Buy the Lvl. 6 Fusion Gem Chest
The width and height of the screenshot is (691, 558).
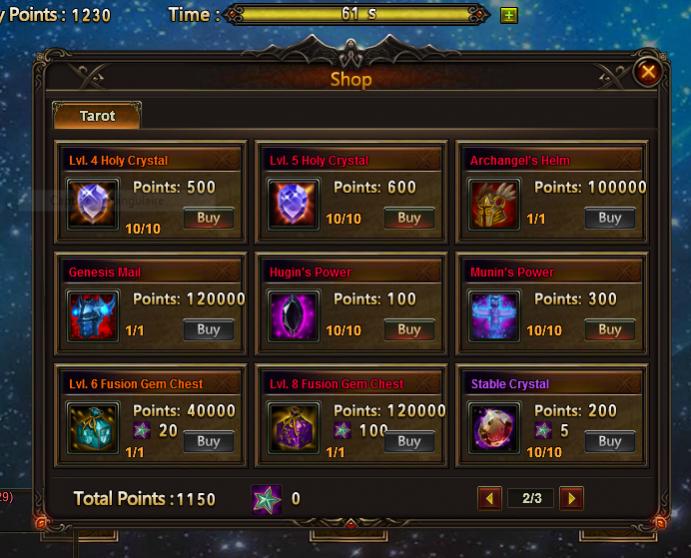point(208,441)
